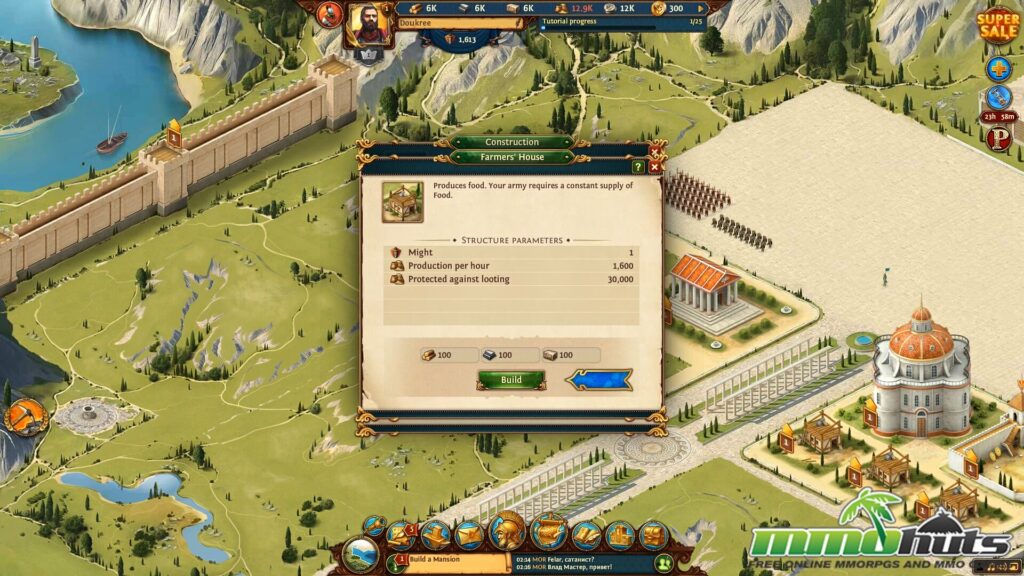Click the orange plus icon
Viewport: 1024px width, 576px height.
(998, 69)
